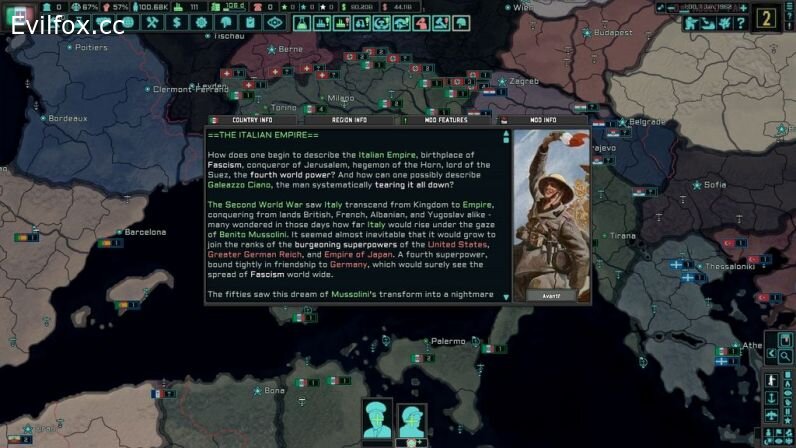Open the production gear menu
This screenshot has height=448, width=796.
200,22
